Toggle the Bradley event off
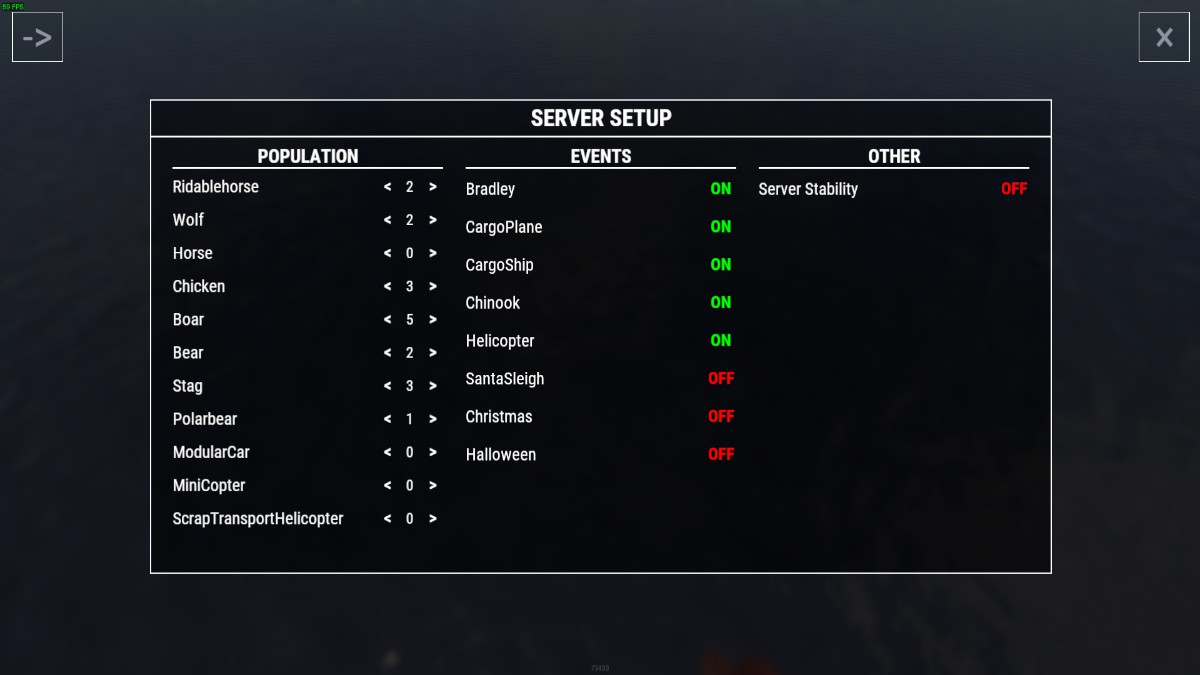Screen dimensions: 1200x675 [x=720, y=189]
